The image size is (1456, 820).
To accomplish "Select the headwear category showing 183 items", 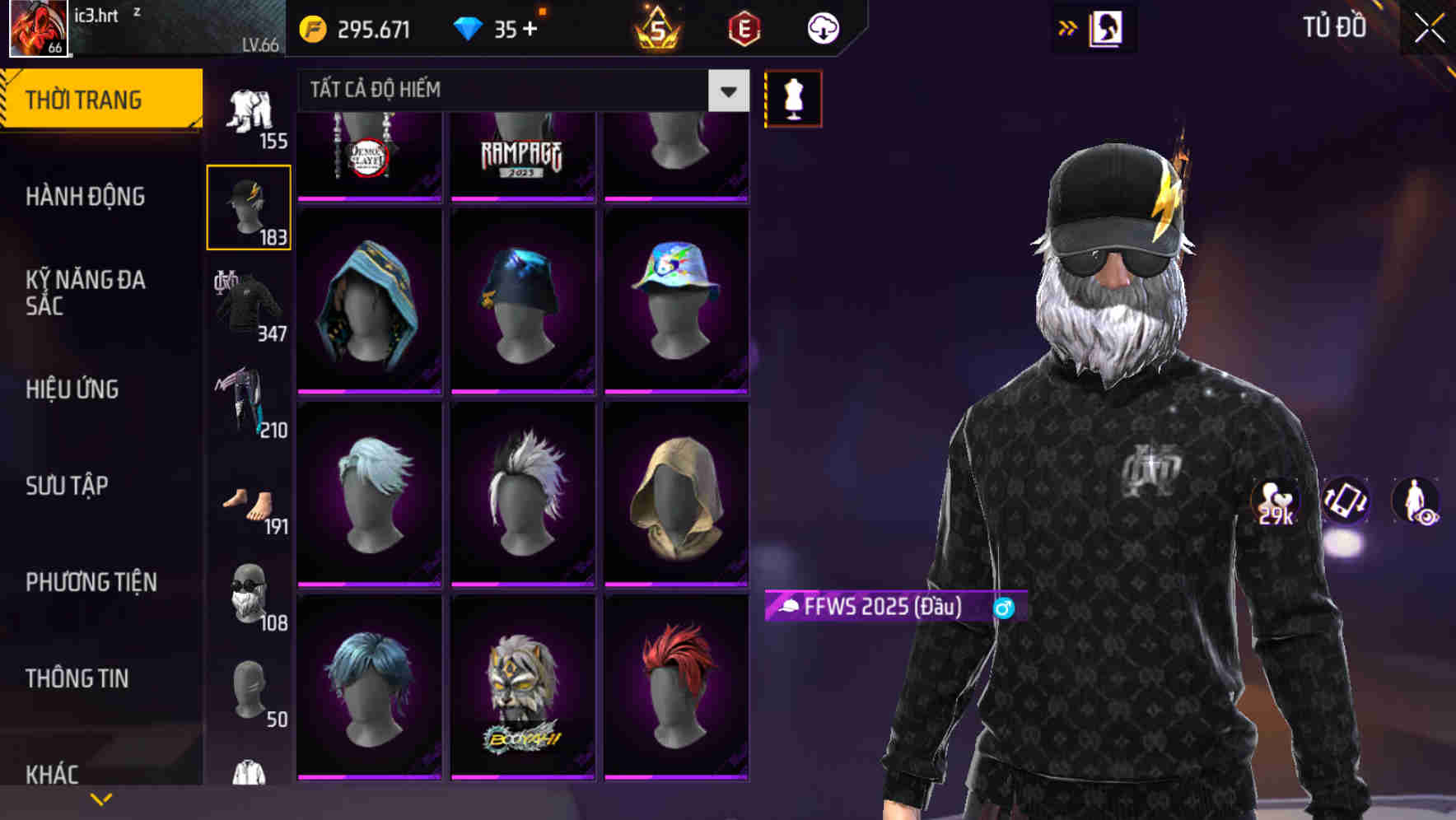I will click(x=249, y=206).
